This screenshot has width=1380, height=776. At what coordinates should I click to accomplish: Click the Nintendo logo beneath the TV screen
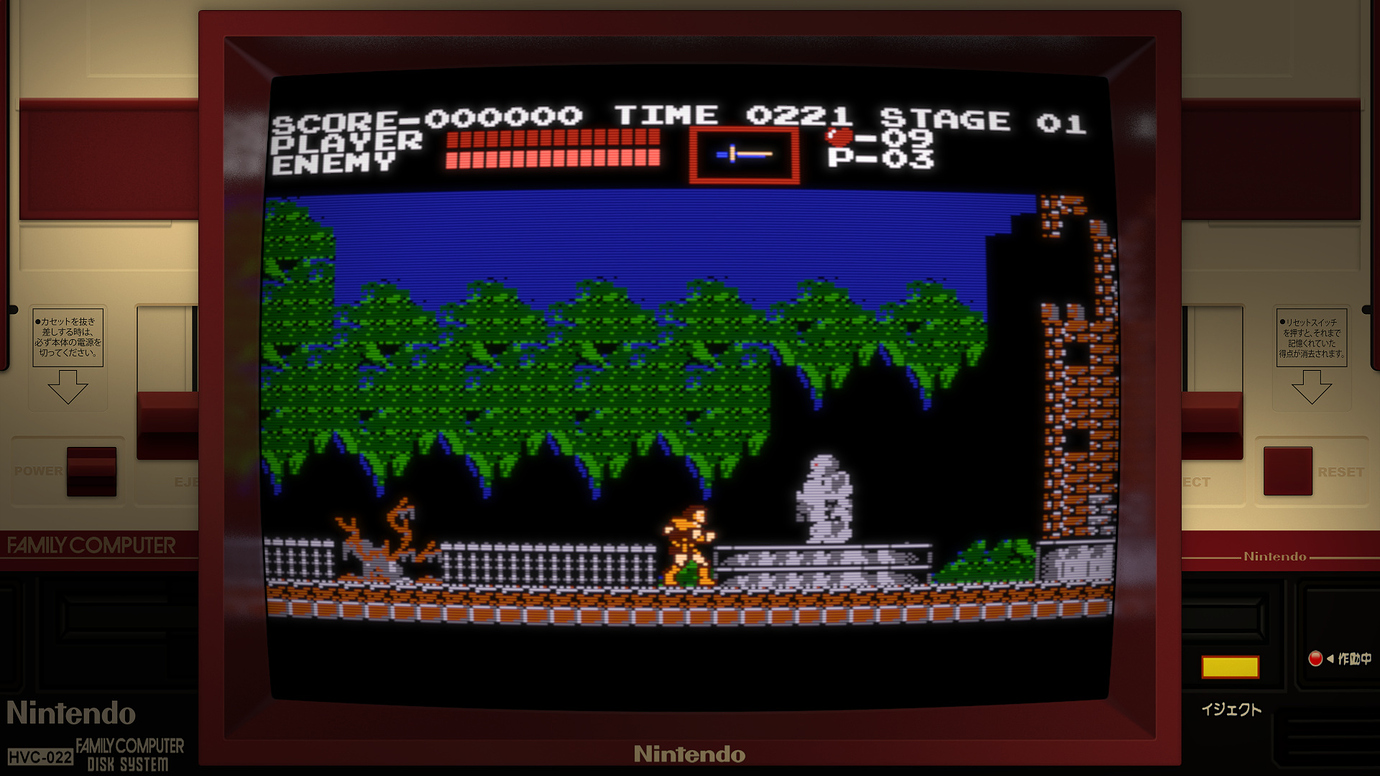tap(690, 754)
